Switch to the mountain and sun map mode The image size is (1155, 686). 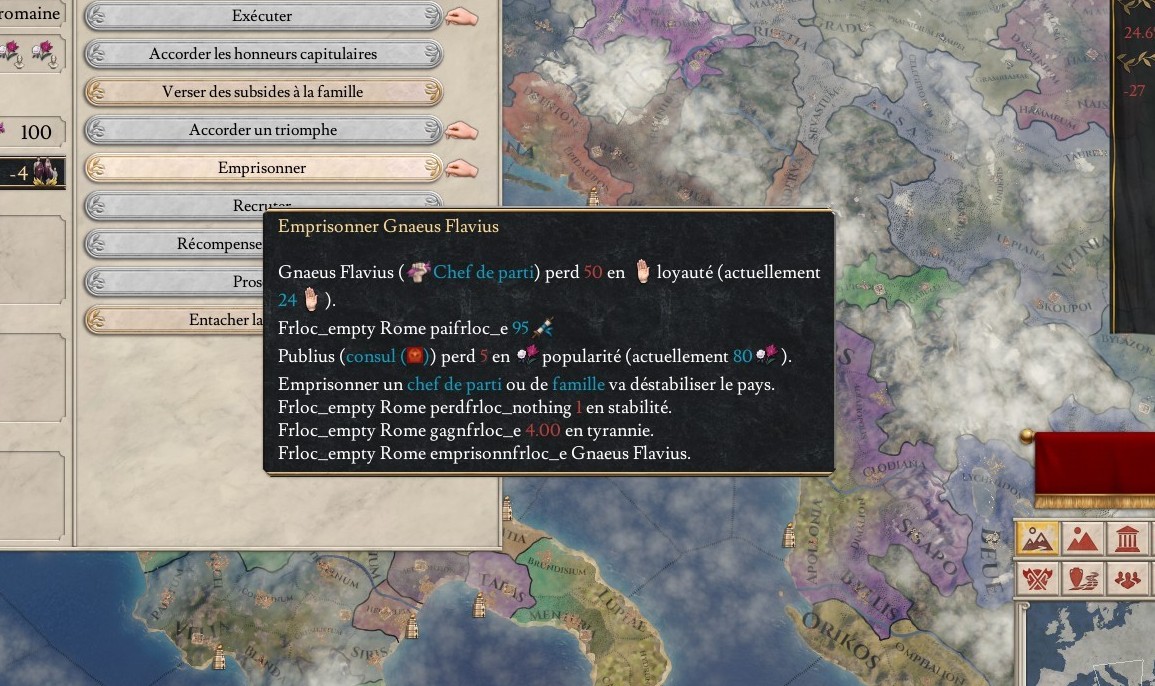1083,541
